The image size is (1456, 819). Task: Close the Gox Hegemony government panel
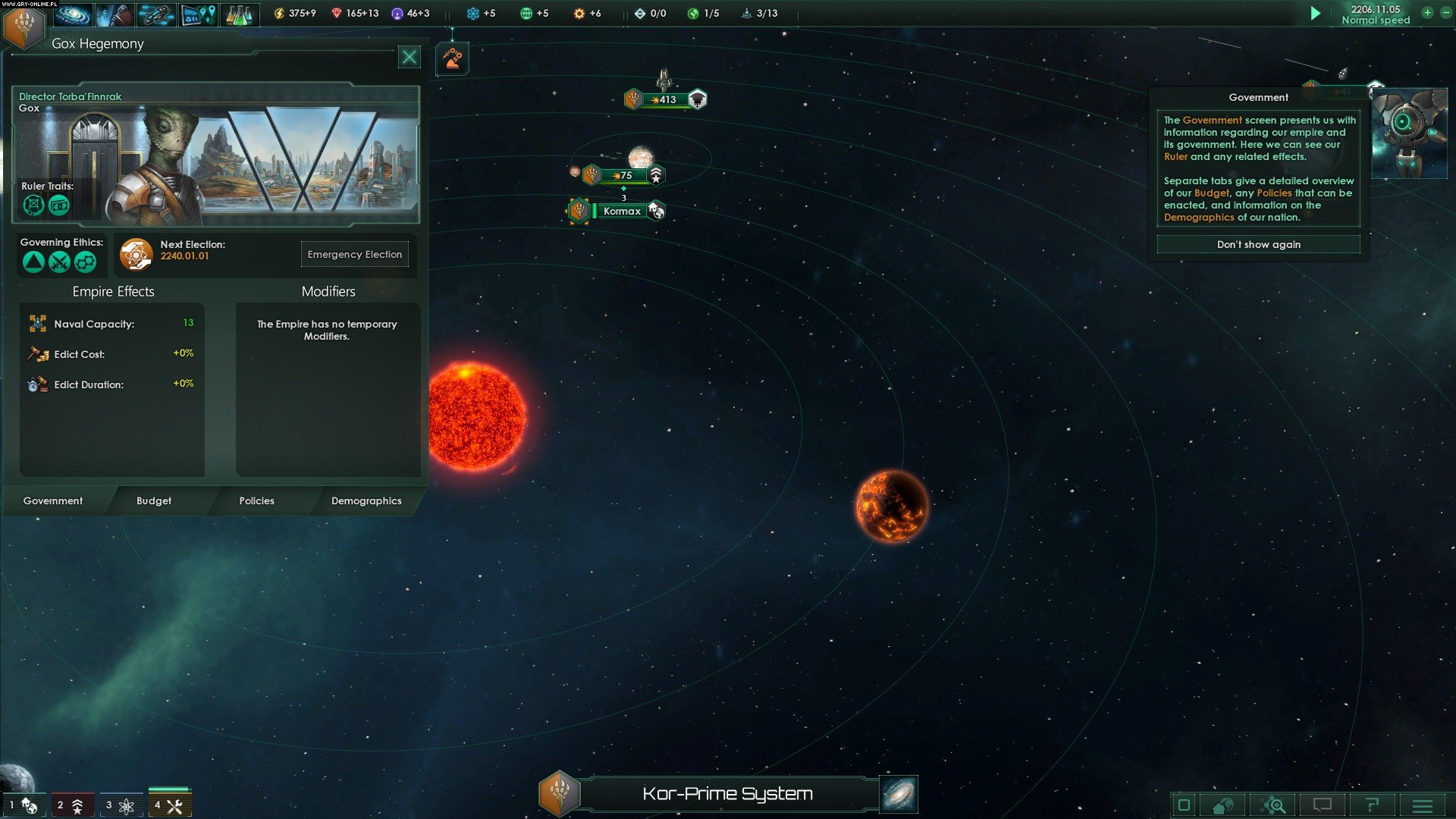(x=409, y=57)
